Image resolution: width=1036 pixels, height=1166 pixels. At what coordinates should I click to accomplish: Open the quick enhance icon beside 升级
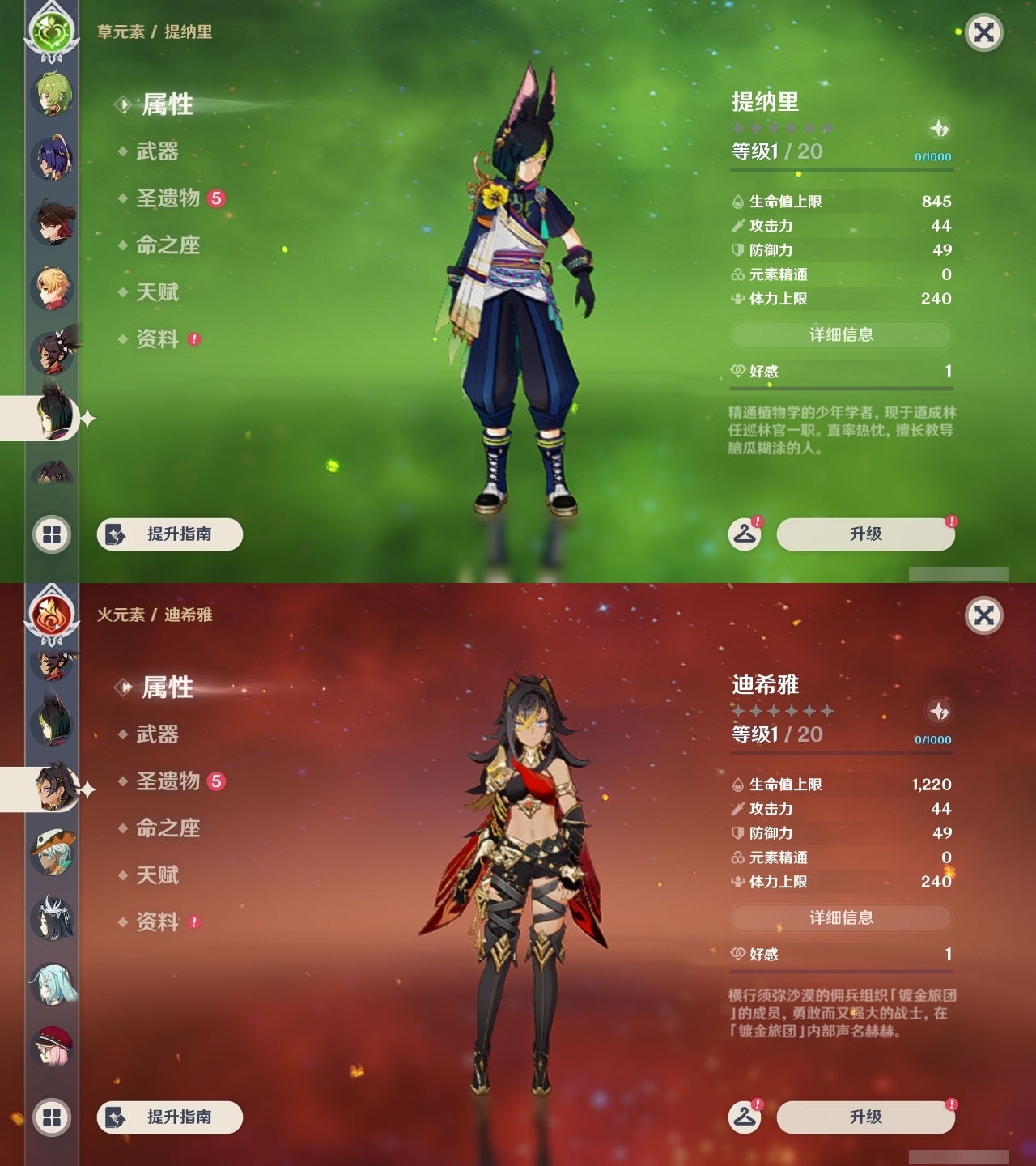745,534
